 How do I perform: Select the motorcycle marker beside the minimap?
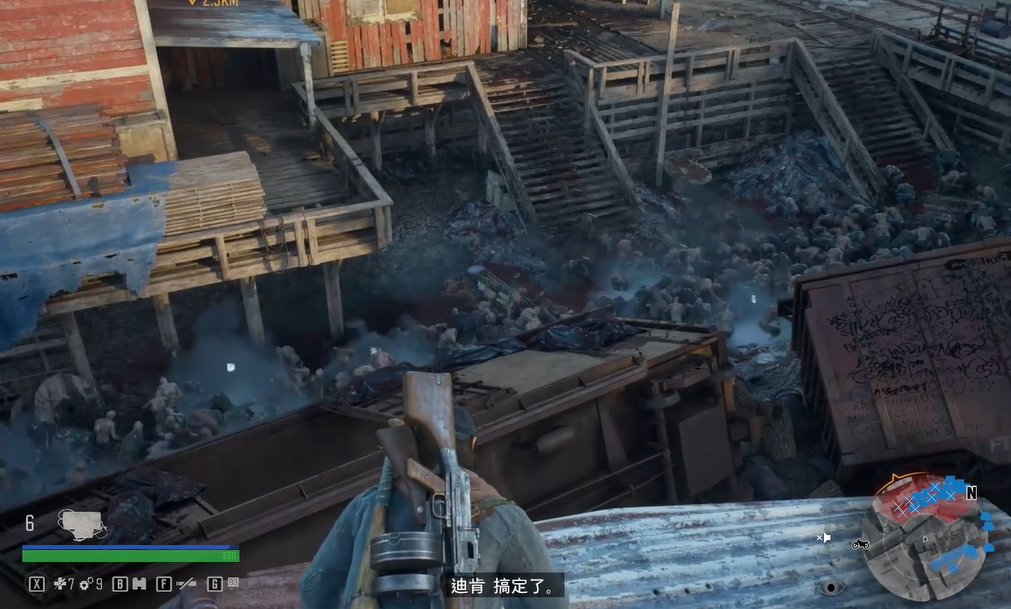[x=859, y=544]
